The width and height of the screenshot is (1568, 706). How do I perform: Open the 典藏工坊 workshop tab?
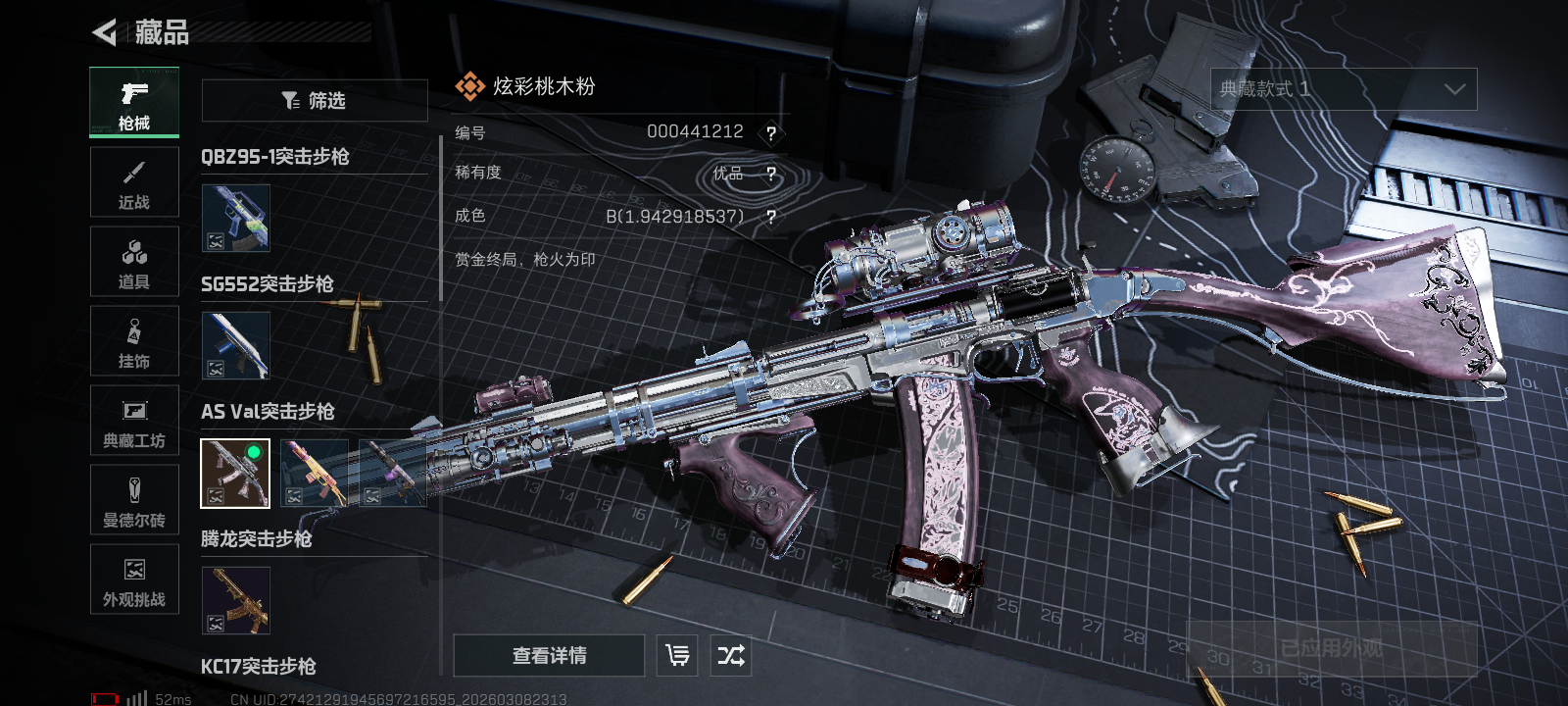134,421
